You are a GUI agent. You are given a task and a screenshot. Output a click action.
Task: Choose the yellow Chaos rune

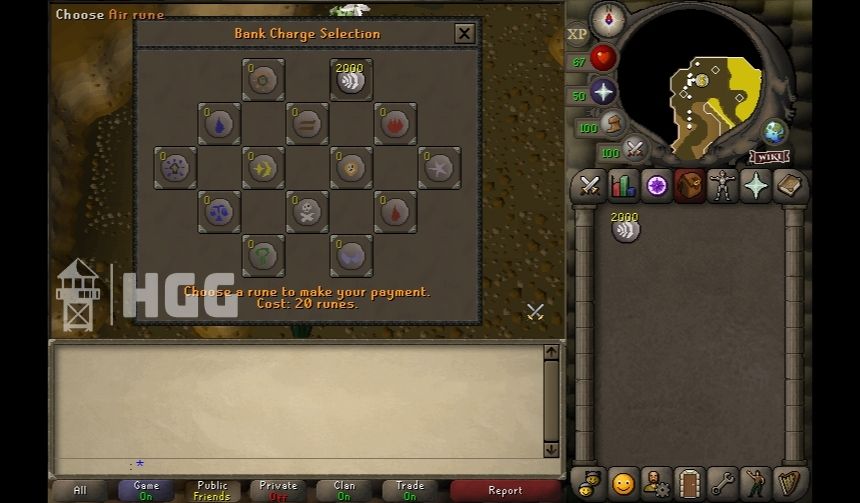point(263,168)
